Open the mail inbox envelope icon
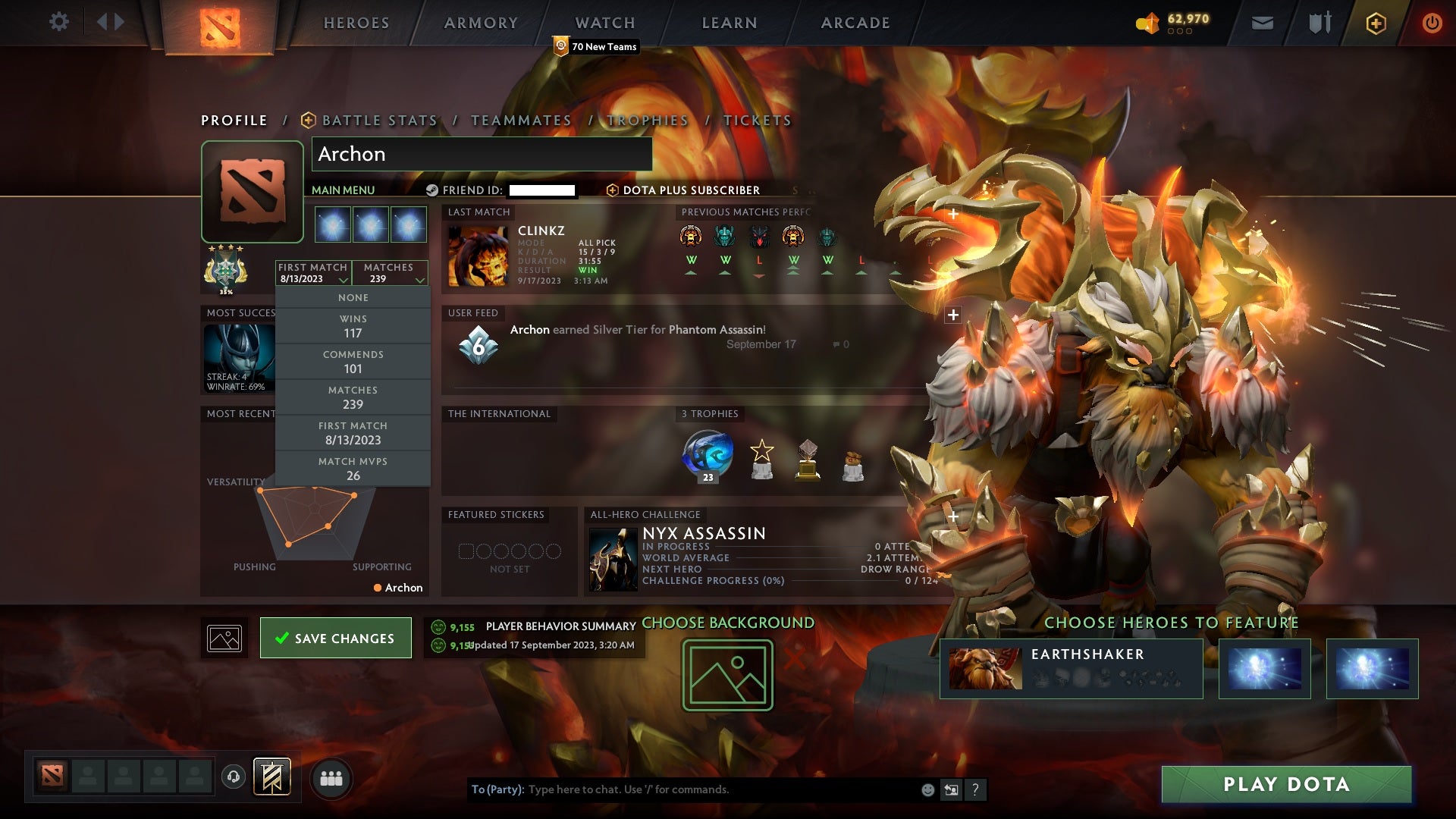Image resolution: width=1456 pixels, height=819 pixels. [x=1262, y=23]
